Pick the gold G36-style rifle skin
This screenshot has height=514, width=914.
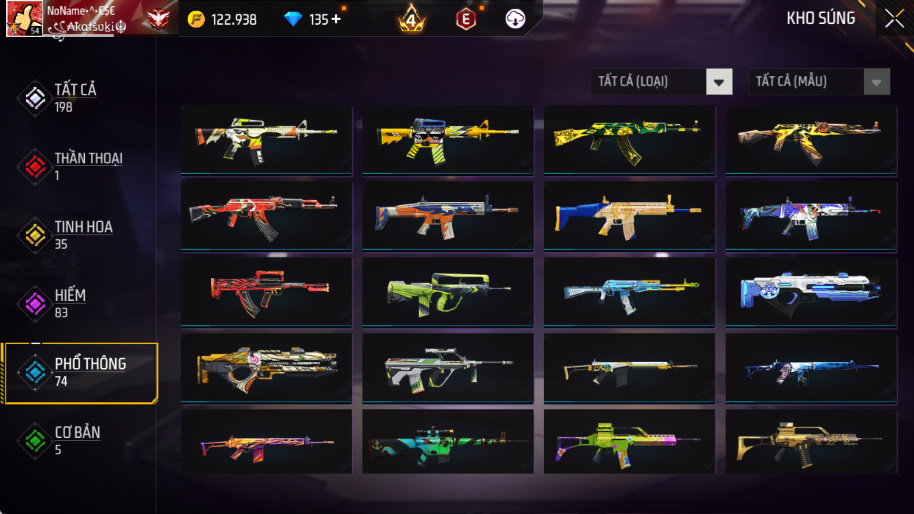tap(810, 441)
